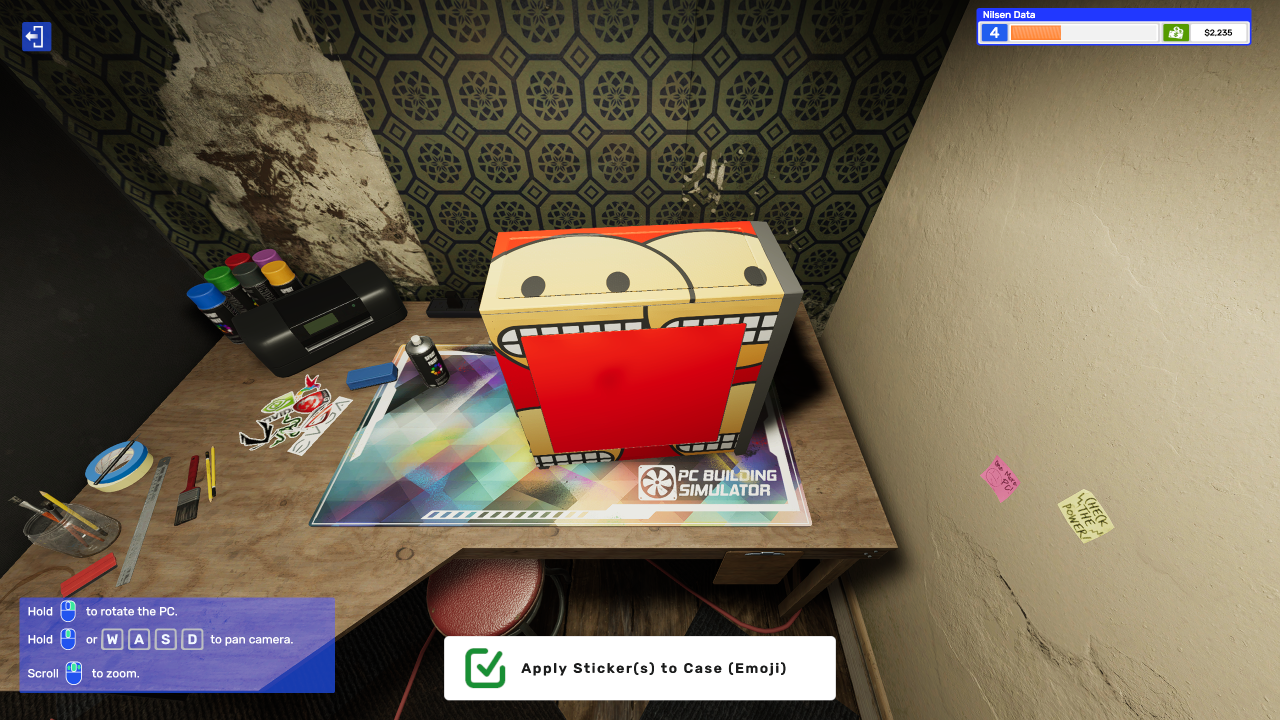Select the sticker sheet on the desk
Viewport: 1280px width, 720px height.
pyautogui.click(x=295, y=415)
